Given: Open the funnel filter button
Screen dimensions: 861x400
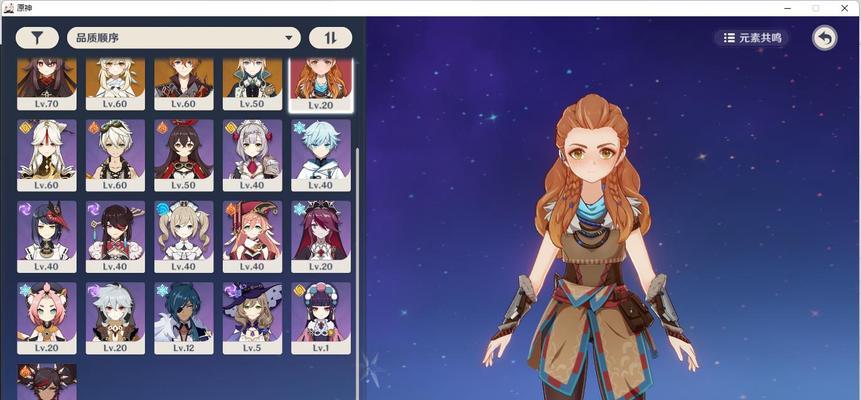Looking at the screenshot, I should tap(37, 38).
